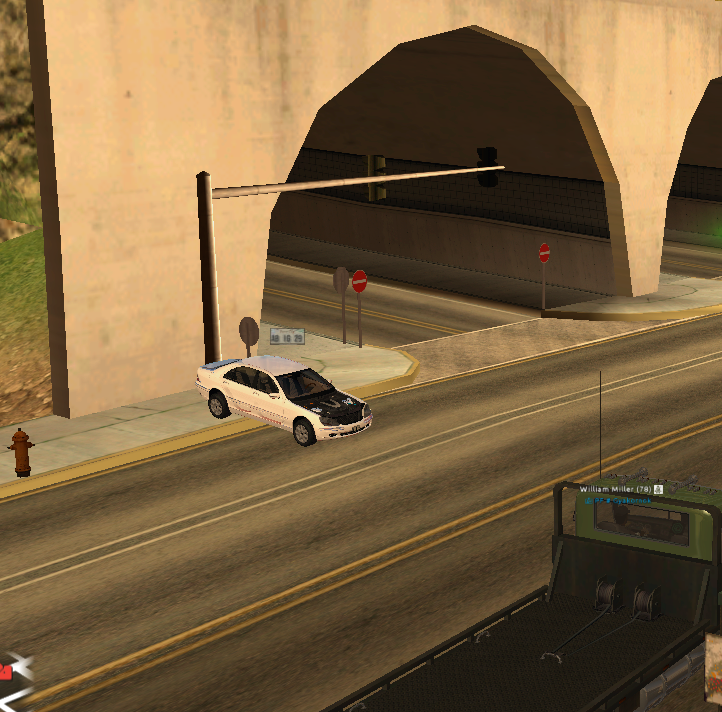Select the William Miller player nametag
The width and height of the screenshot is (722, 712).
[x=614, y=489]
